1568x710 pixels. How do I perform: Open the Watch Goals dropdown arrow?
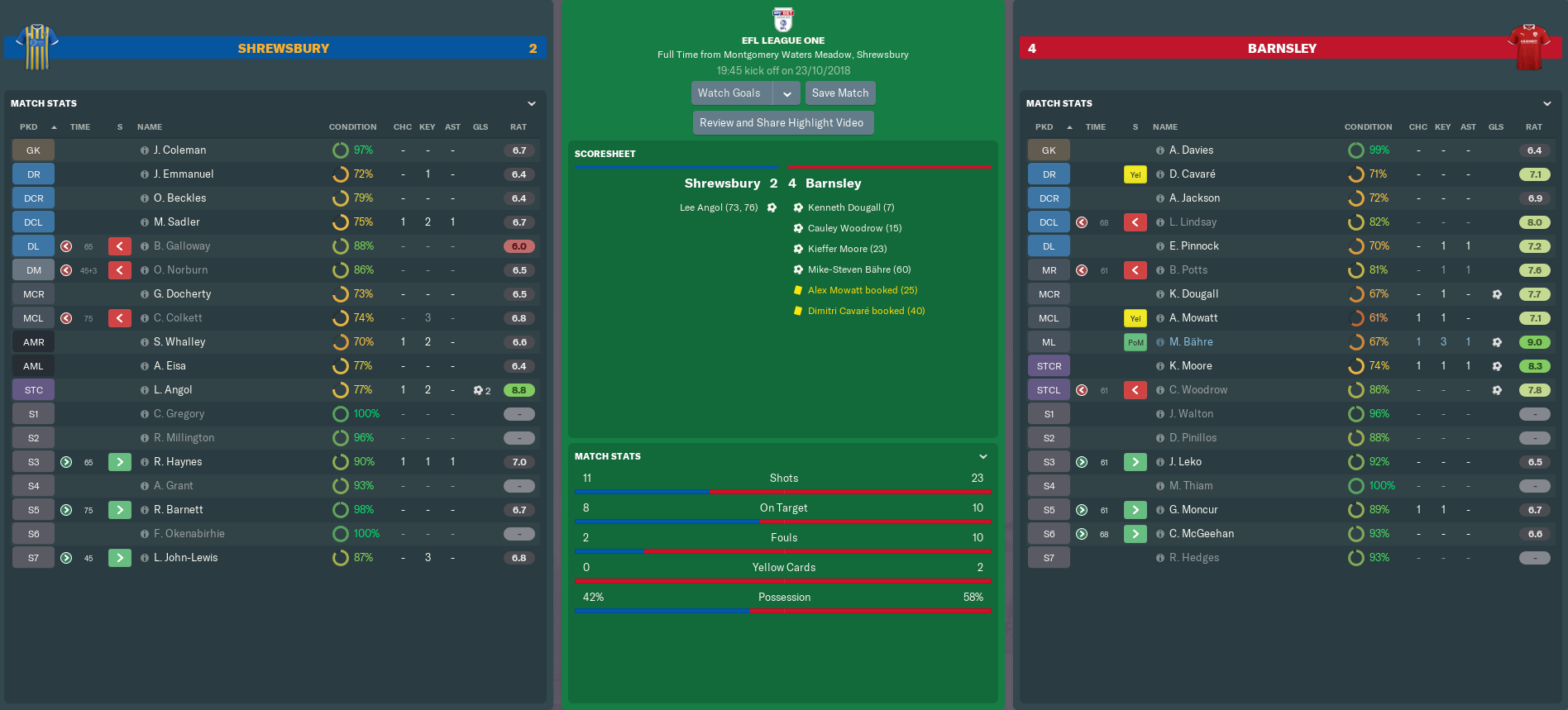(x=787, y=93)
